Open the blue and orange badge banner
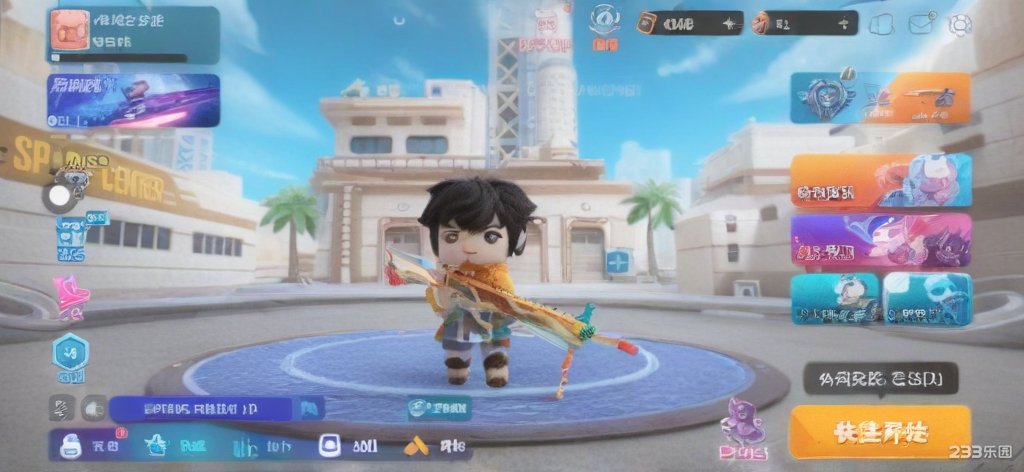Image resolution: width=1024 pixels, height=472 pixels. [x=880, y=98]
